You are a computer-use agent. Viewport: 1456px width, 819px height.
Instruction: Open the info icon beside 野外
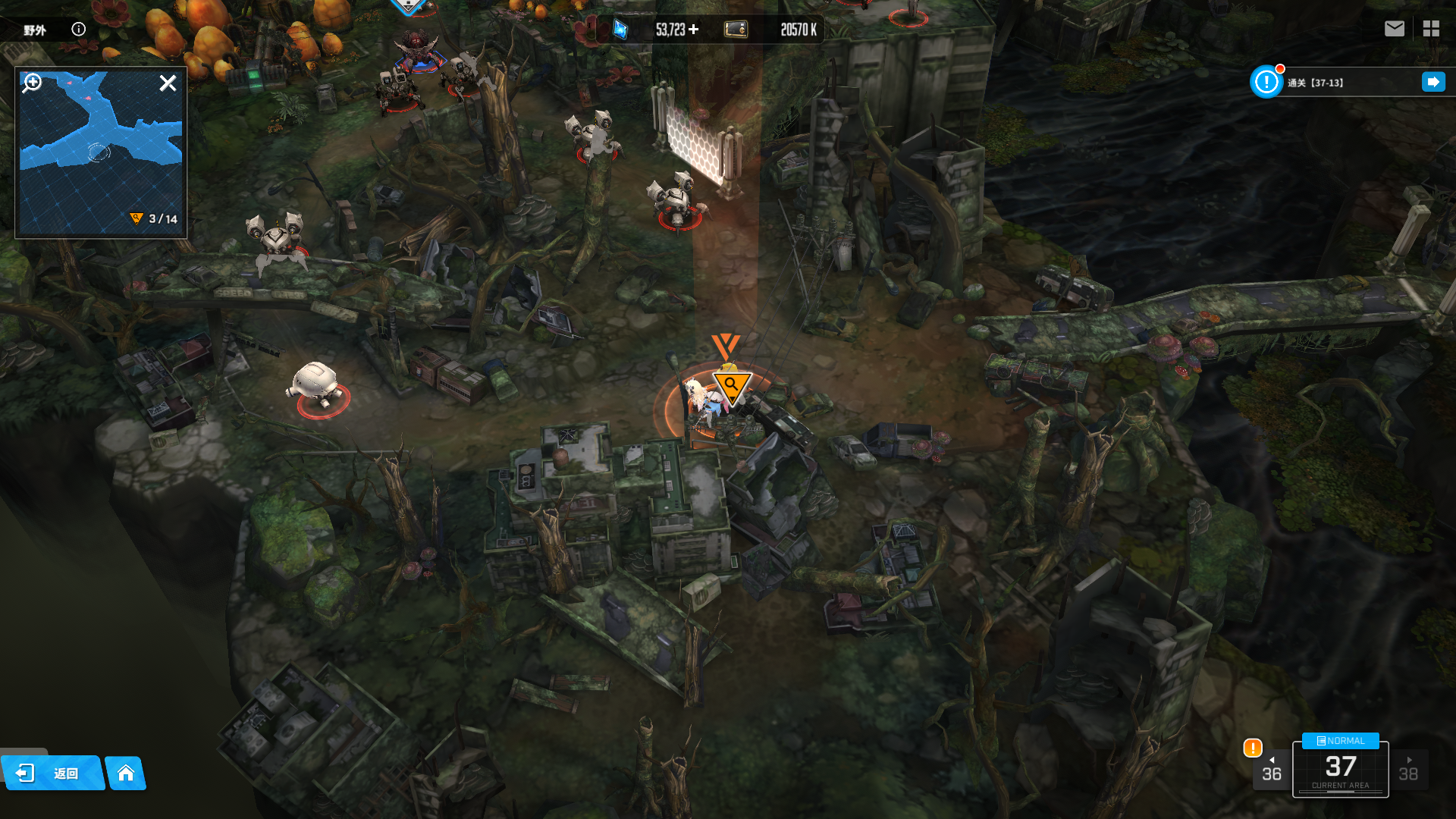point(78,30)
